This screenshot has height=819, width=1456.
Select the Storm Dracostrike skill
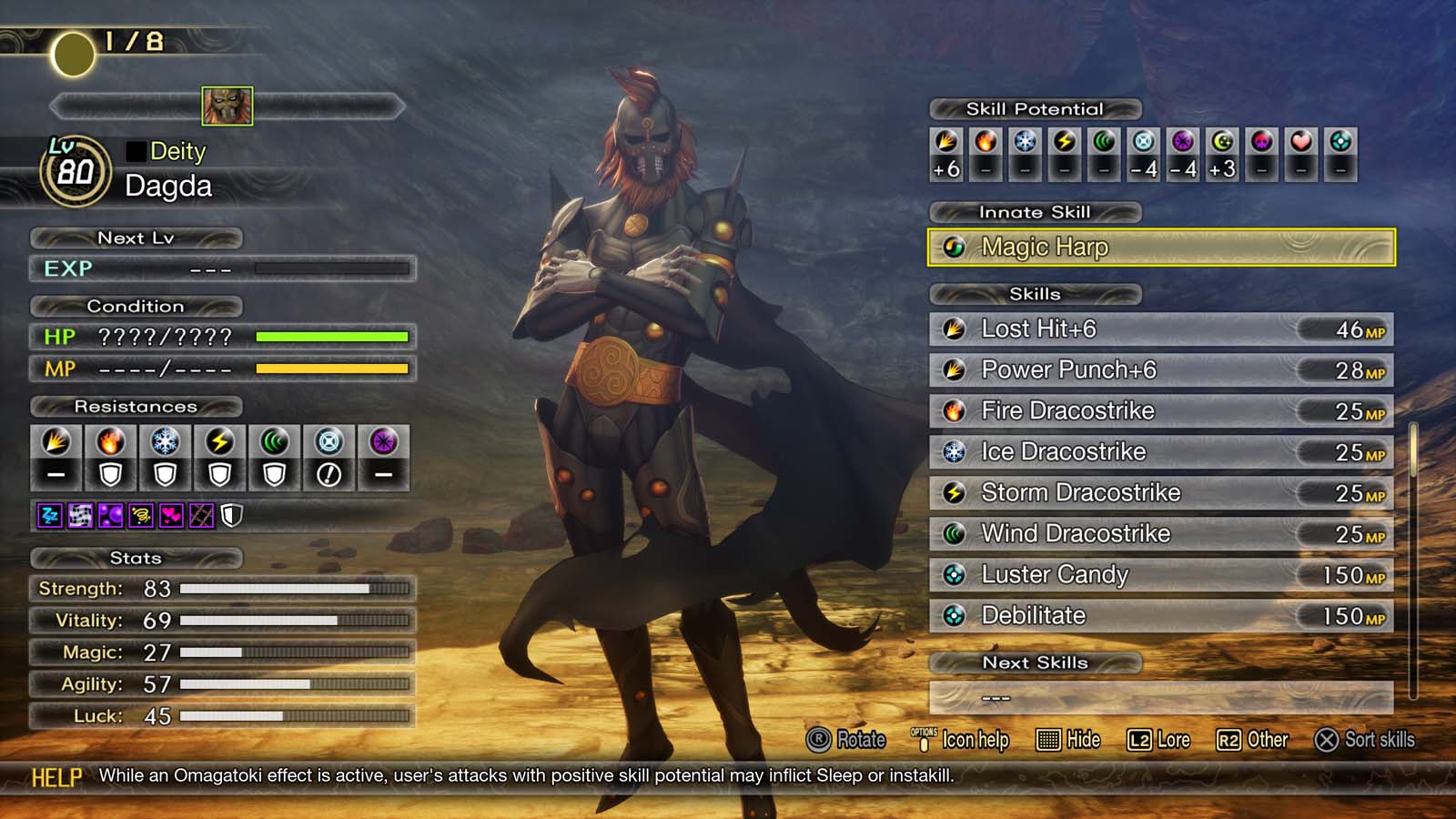point(1160,493)
